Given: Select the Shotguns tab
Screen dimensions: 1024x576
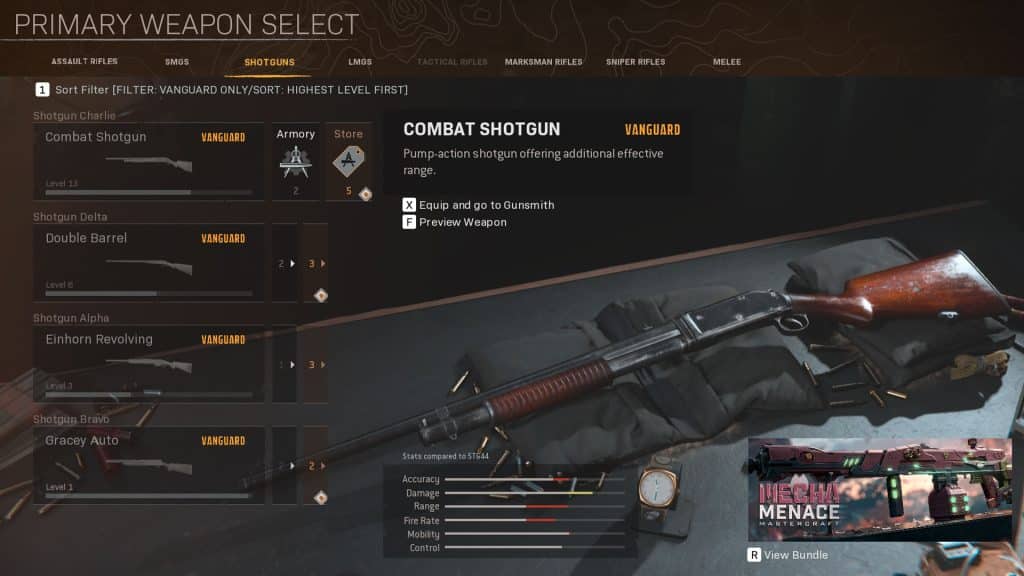Looking at the screenshot, I should pyautogui.click(x=269, y=62).
